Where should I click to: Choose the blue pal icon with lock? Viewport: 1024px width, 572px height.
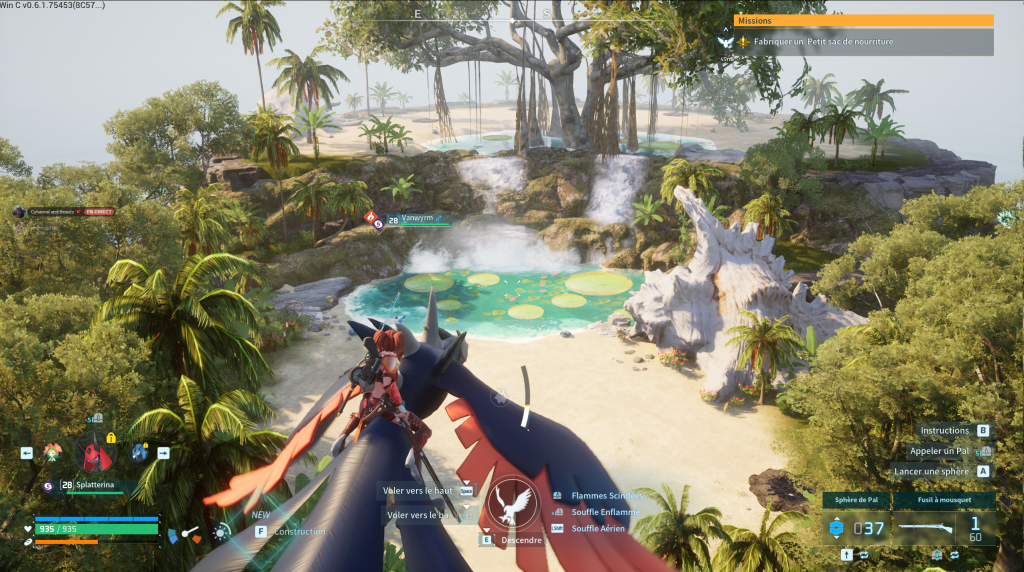tap(139, 453)
